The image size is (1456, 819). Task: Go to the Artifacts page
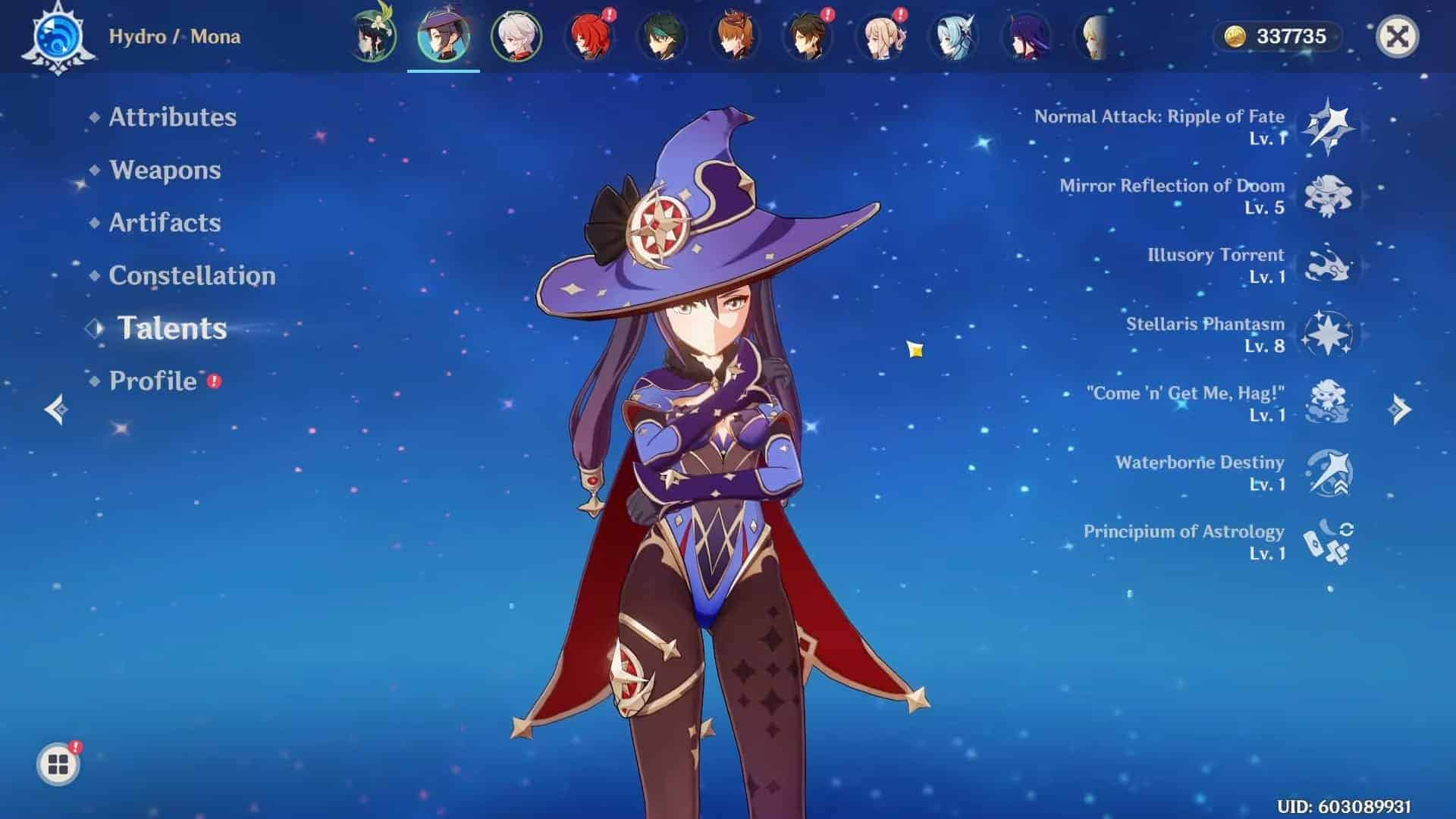[x=165, y=222]
